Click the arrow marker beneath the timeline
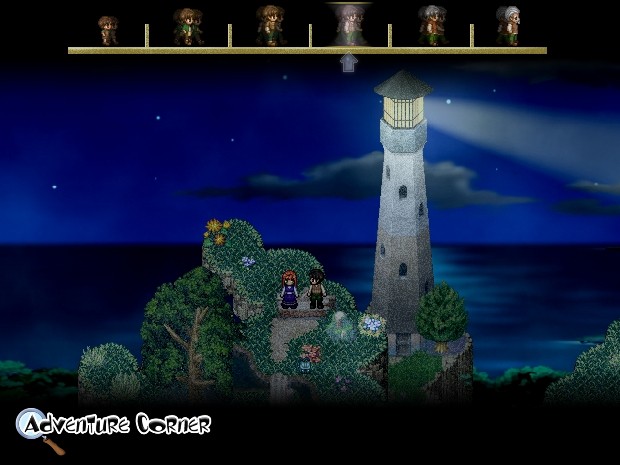The image size is (620, 465). [x=348, y=63]
